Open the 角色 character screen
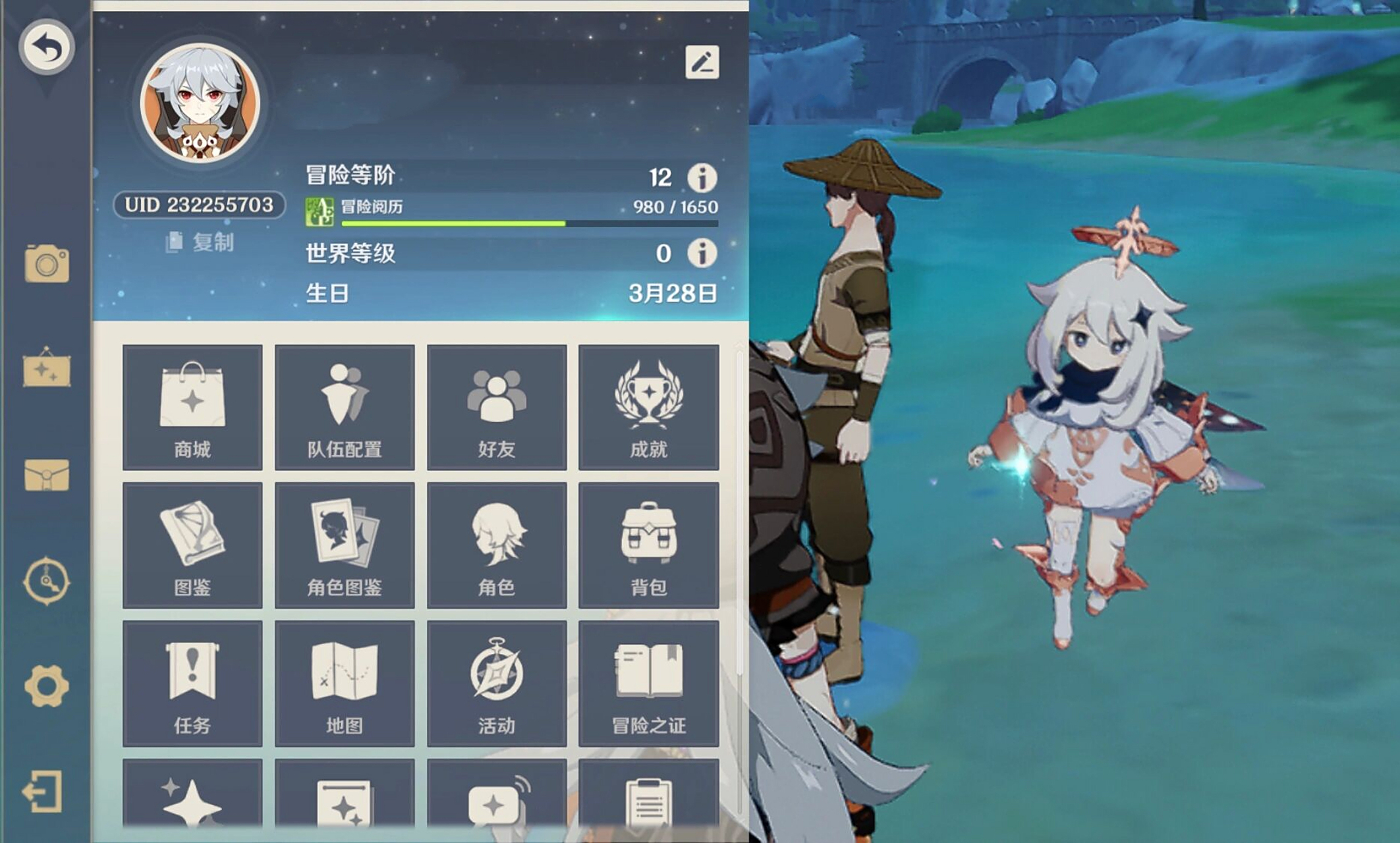The height and width of the screenshot is (843, 1400). [x=498, y=545]
